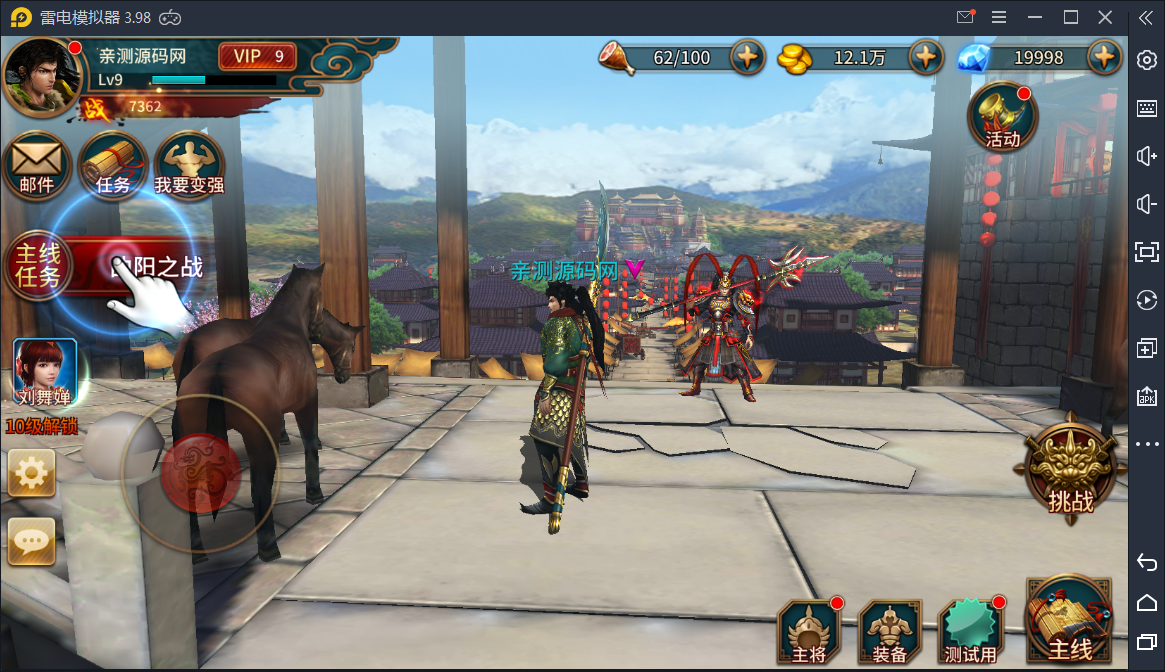Add stamina with the meat plus button
1165x672 pixels.
pyautogui.click(x=748, y=57)
